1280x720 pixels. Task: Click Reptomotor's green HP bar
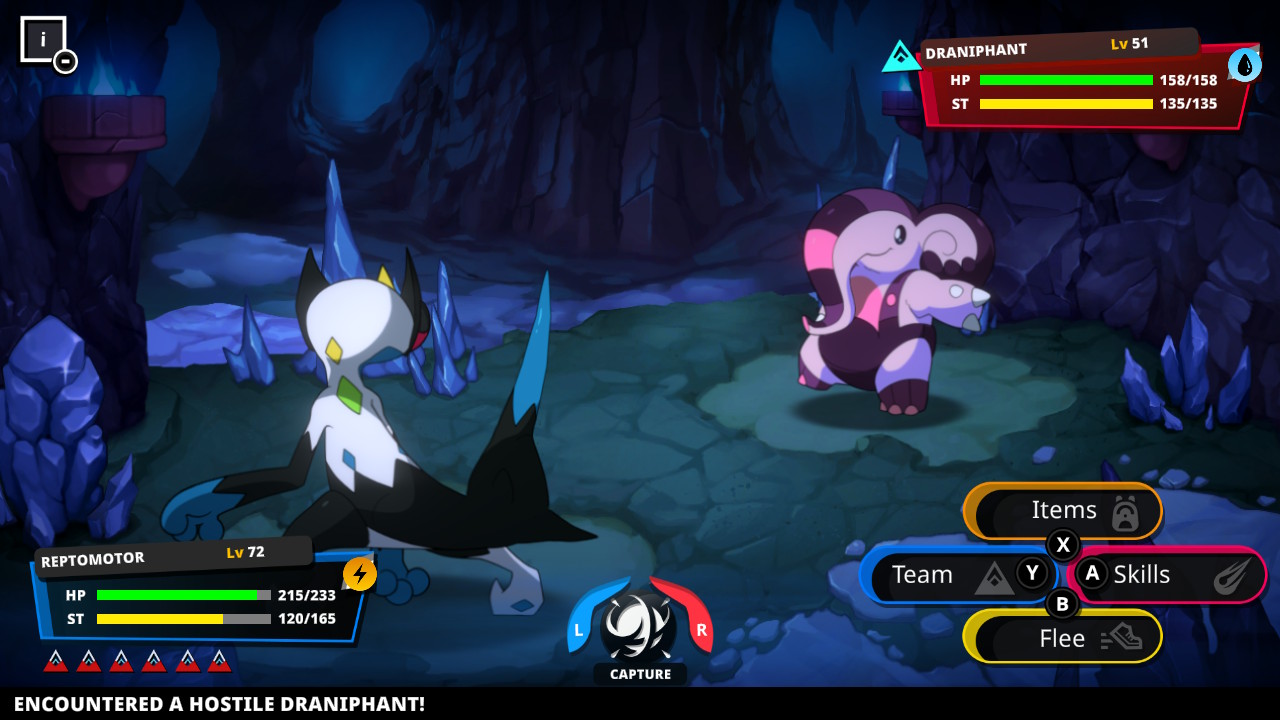click(180, 595)
